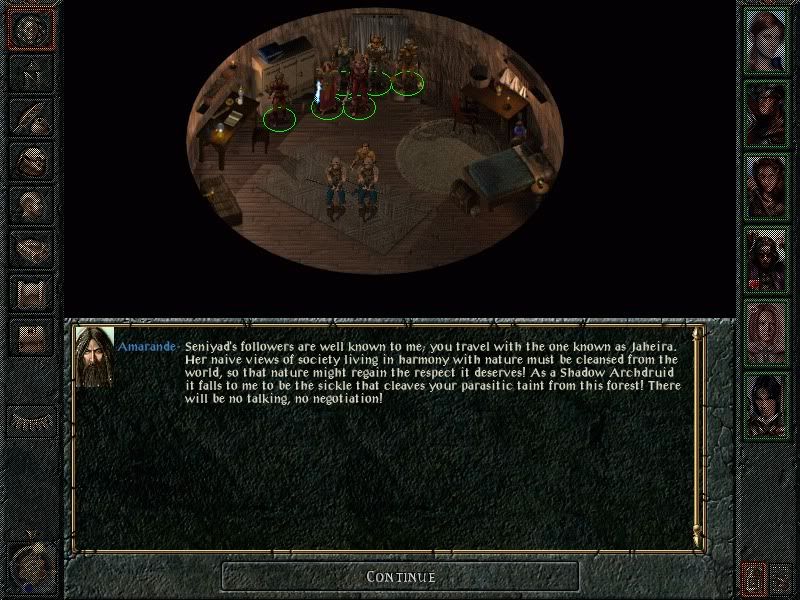Open the game options icon
This screenshot has width=800, height=600.
click(31, 337)
